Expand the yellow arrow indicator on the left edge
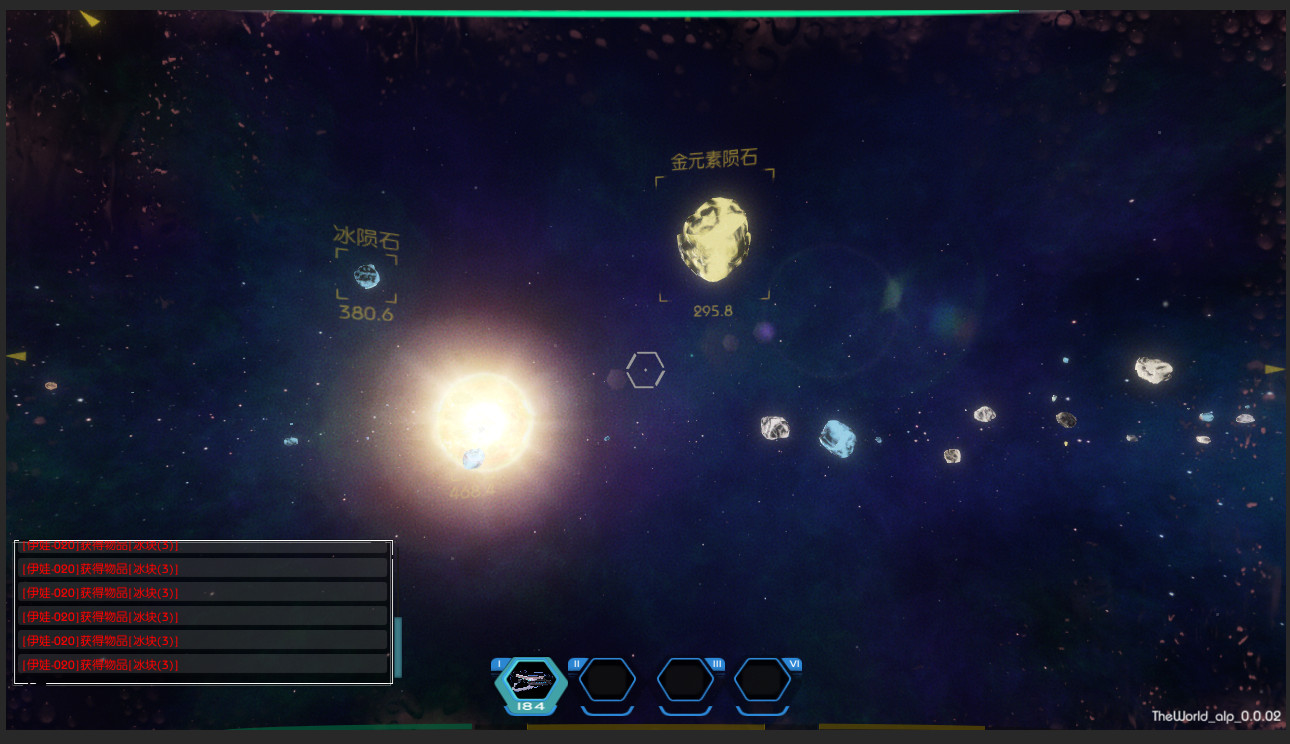 click(15, 355)
